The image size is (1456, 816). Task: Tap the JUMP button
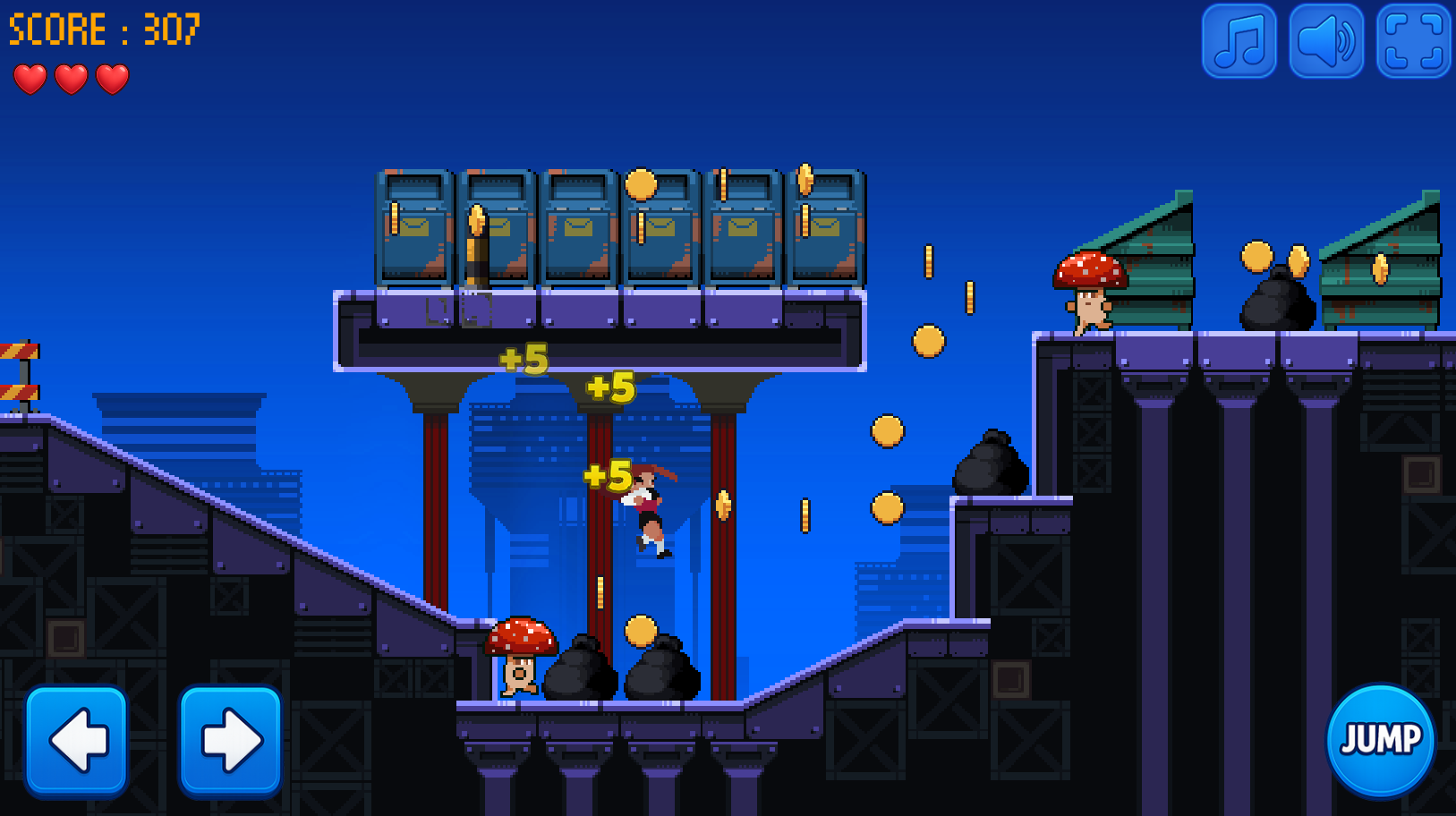pos(1380,739)
